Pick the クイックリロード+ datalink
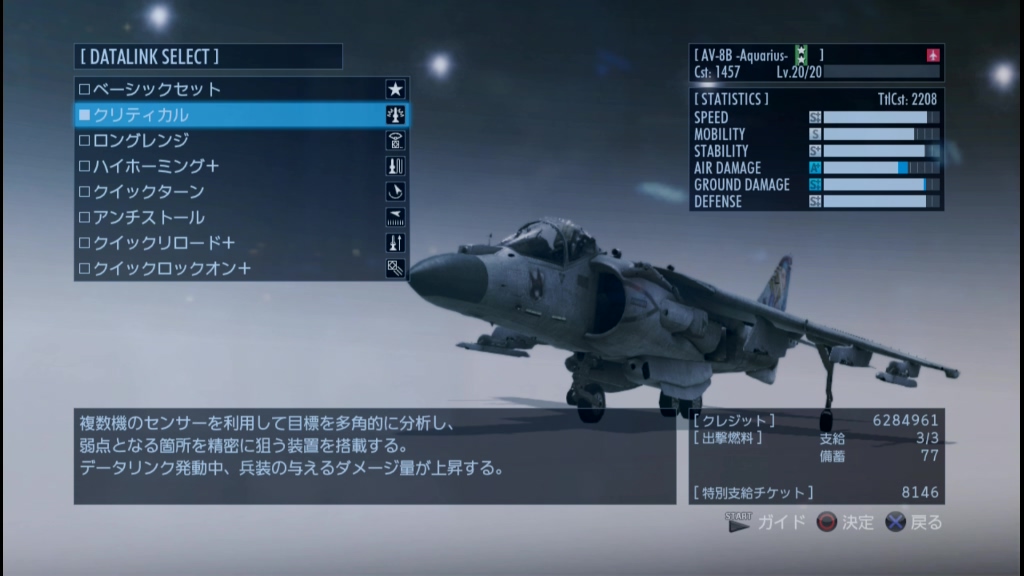The image size is (1024, 576). point(240,243)
